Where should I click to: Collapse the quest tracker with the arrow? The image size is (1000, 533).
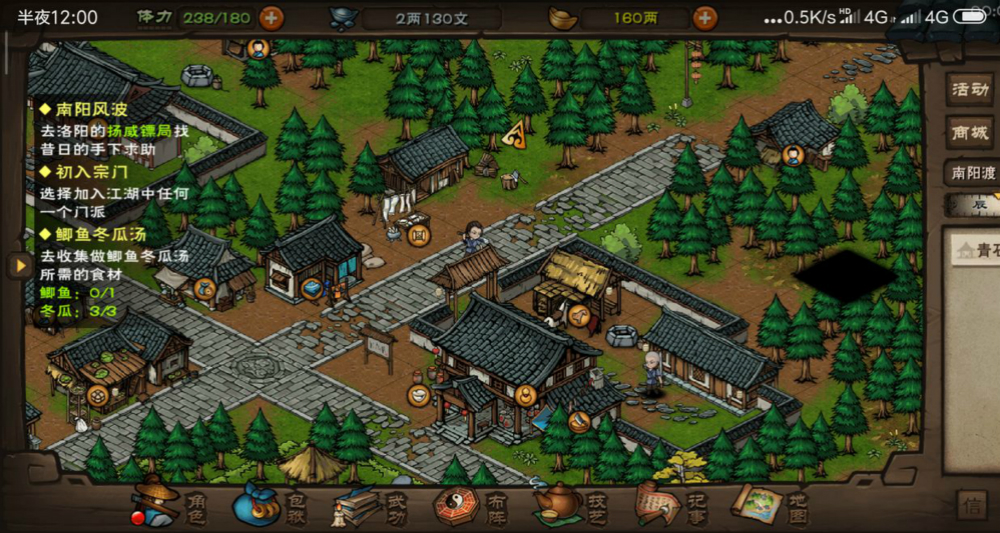pyautogui.click(x=17, y=265)
